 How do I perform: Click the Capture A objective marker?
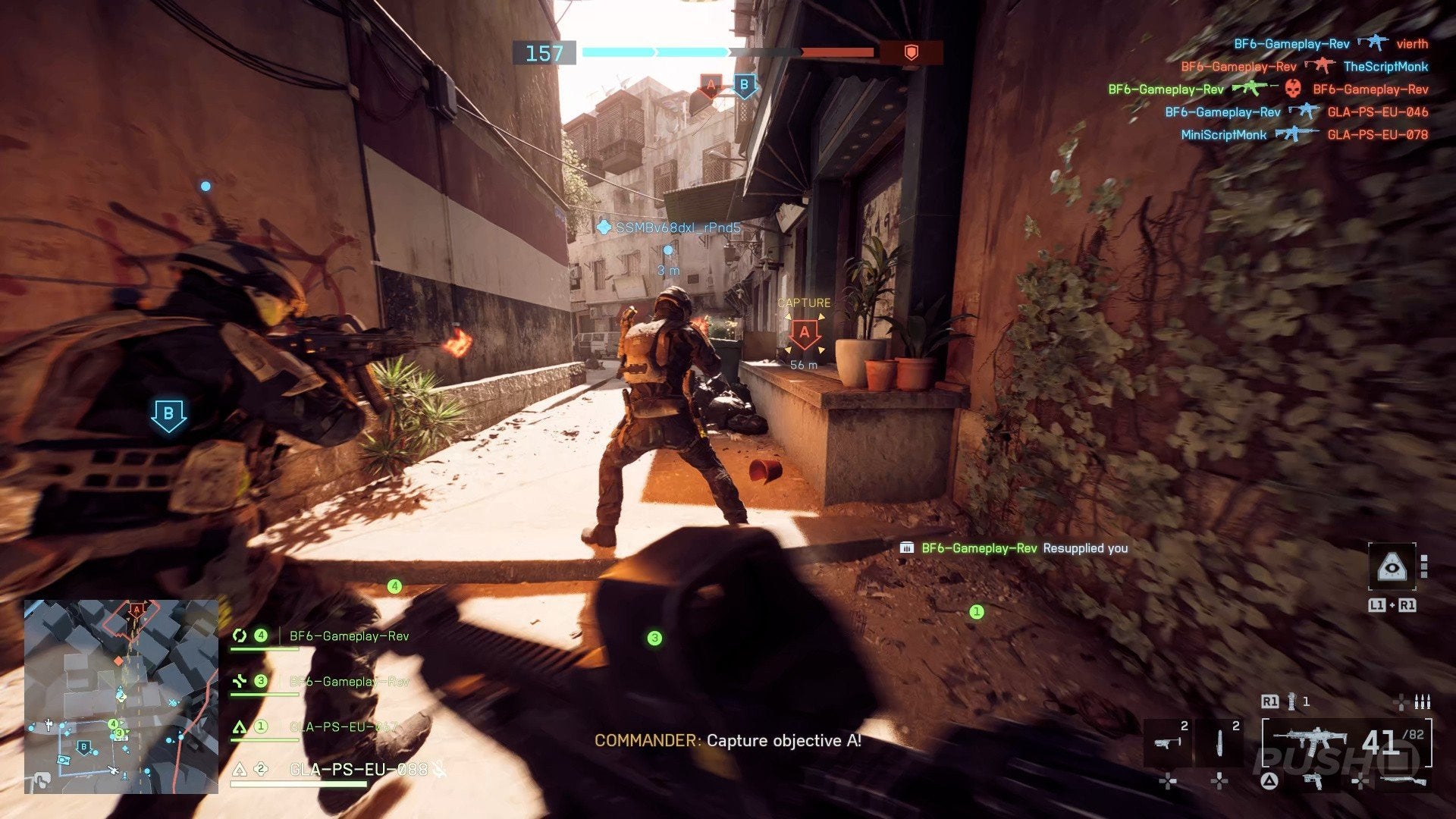tap(805, 333)
